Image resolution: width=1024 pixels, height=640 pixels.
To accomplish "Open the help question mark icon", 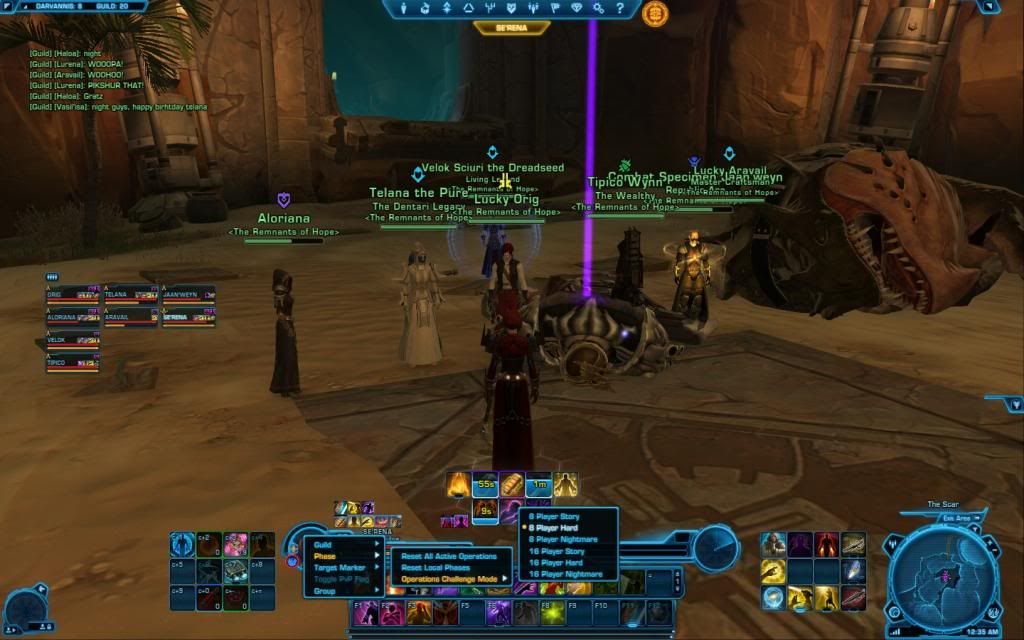I will [x=621, y=8].
